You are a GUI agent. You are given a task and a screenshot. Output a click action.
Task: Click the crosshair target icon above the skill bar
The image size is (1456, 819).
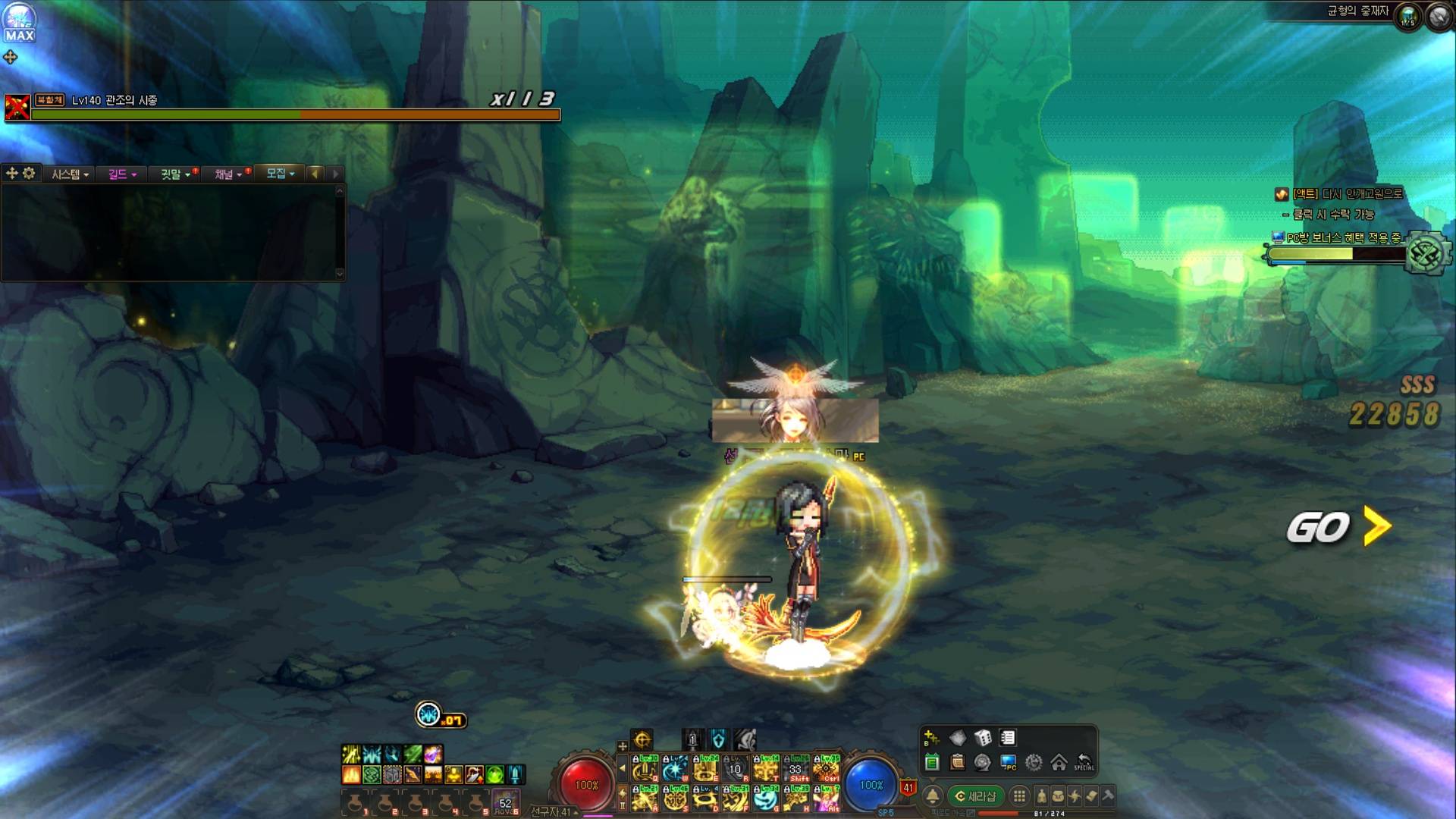642,739
